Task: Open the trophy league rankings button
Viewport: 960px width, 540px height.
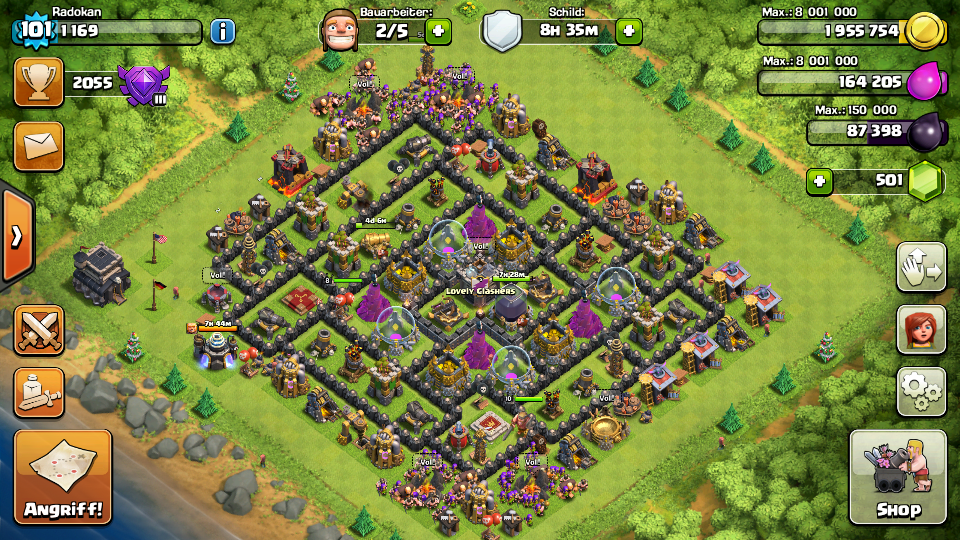Action: (39, 83)
